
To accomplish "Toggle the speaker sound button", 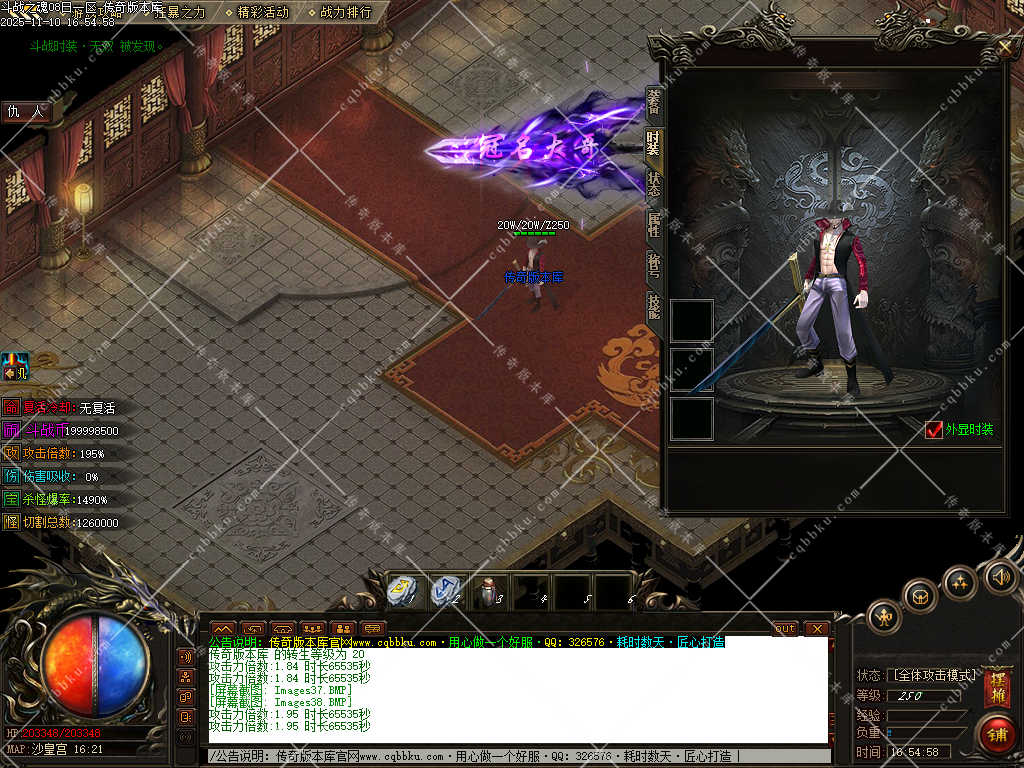I will click(1000, 575).
